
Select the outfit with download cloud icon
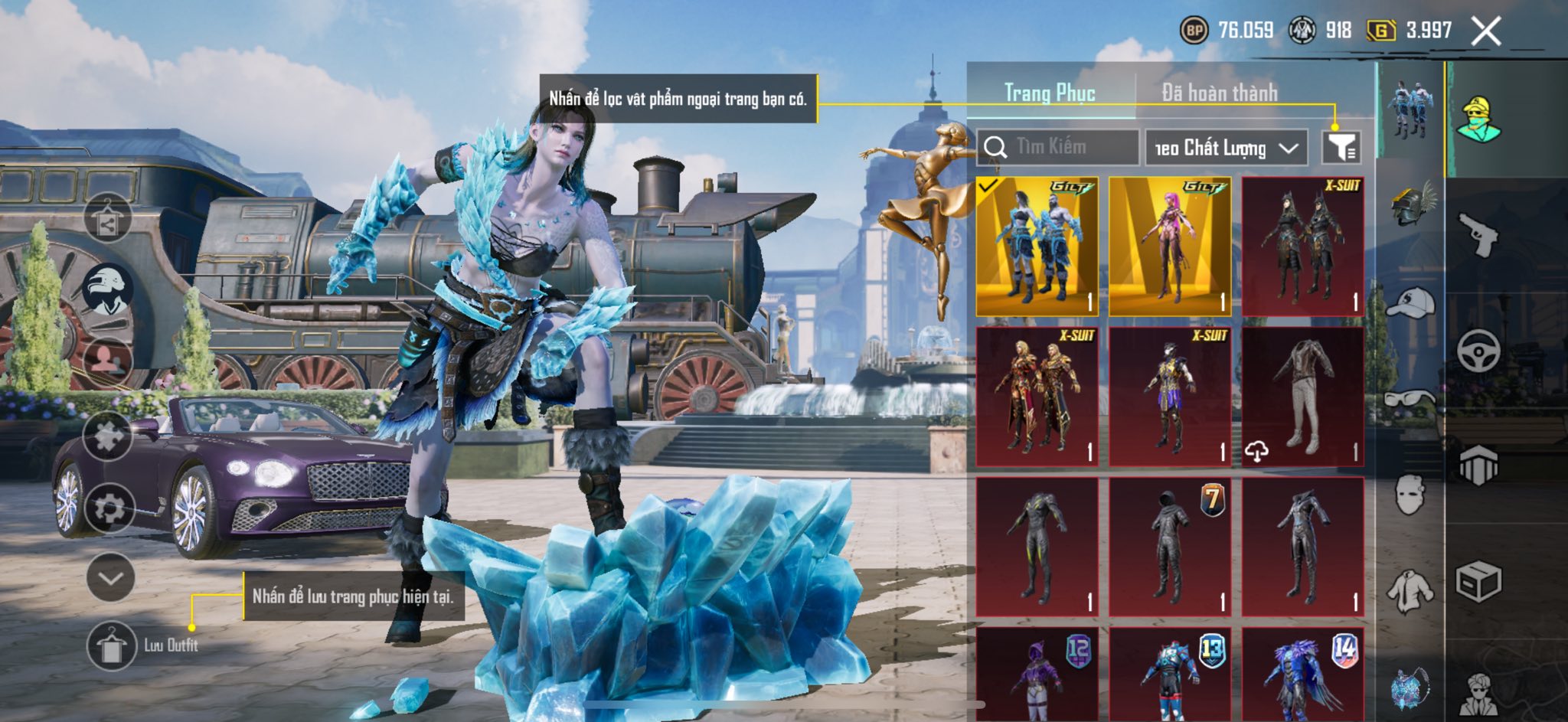tap(1302, 397)
